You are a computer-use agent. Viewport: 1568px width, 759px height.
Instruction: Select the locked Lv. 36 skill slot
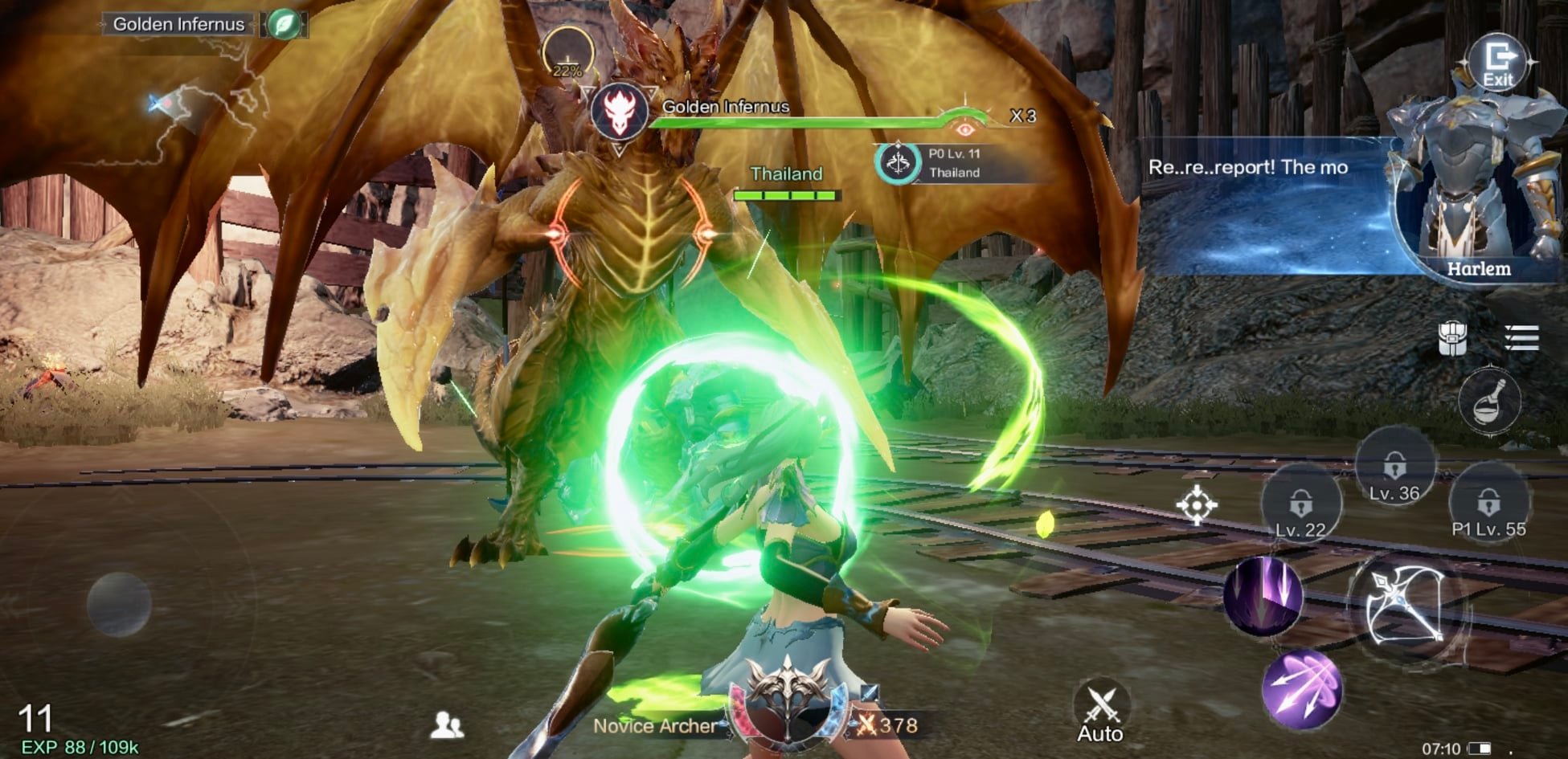[x=1394, y=467]
